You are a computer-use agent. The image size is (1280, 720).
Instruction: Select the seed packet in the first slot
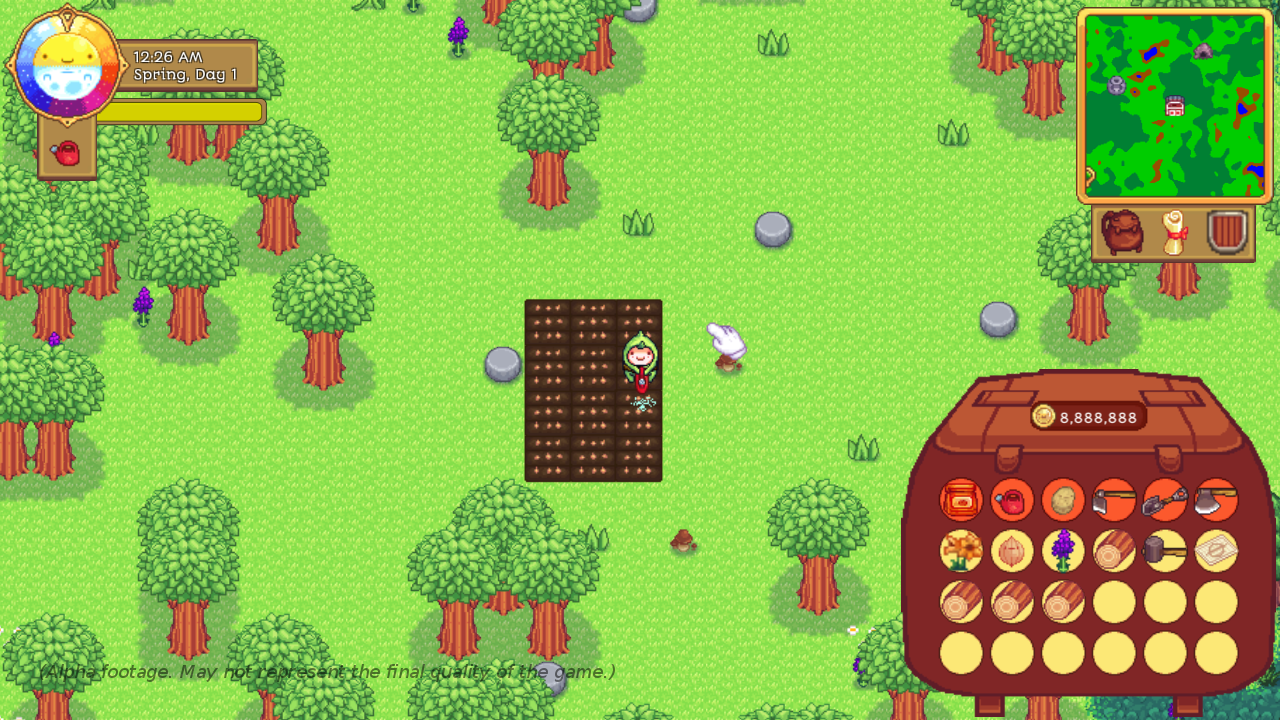point(961,500)
